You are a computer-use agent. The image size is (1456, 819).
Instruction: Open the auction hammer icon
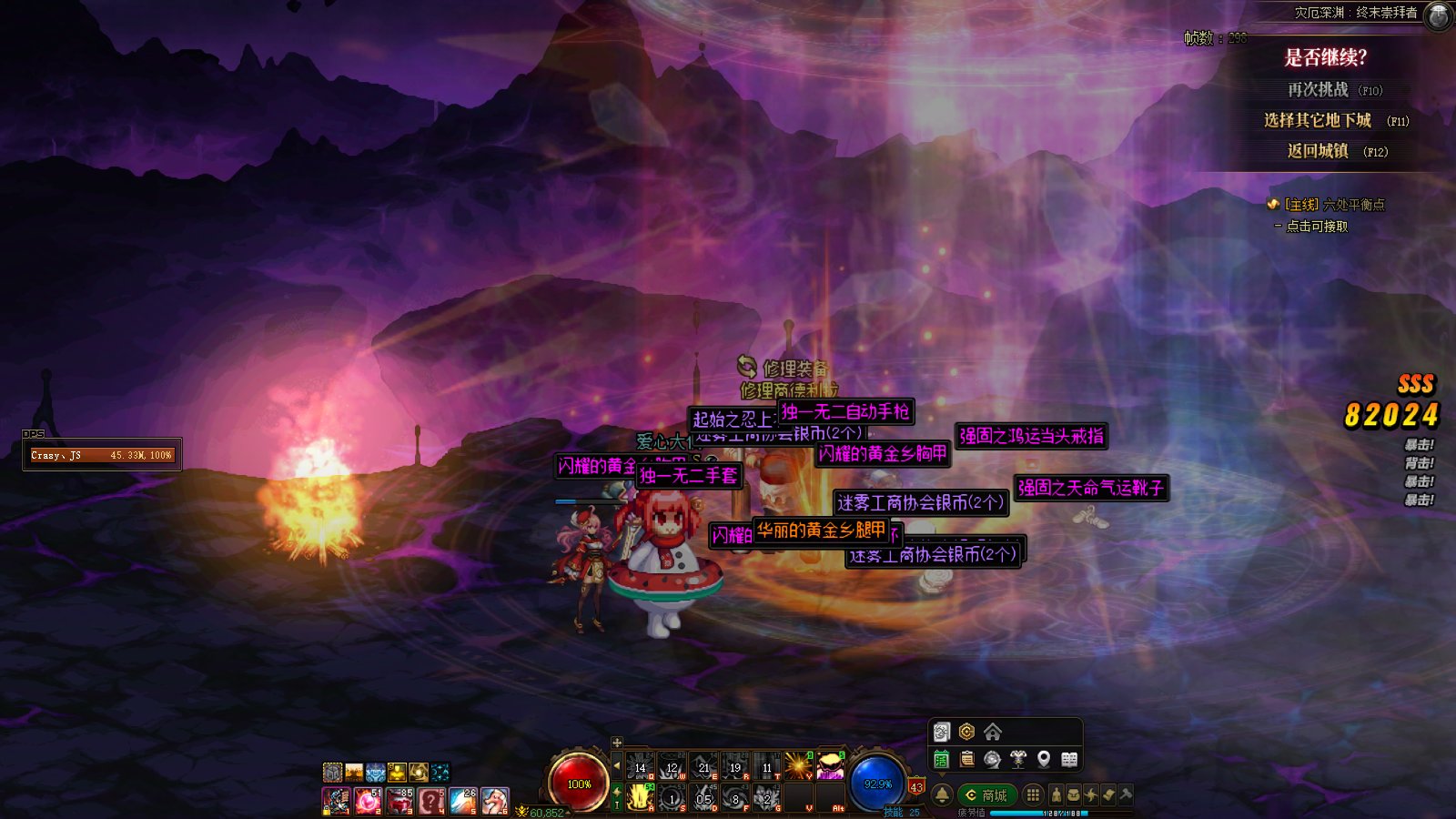1126,795
